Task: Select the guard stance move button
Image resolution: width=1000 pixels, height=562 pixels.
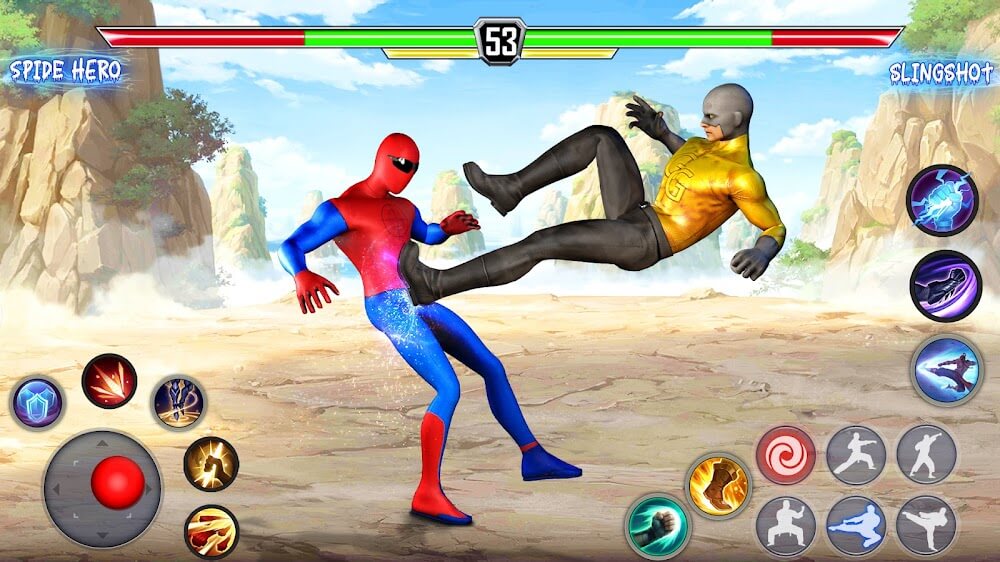Action: 785,526
